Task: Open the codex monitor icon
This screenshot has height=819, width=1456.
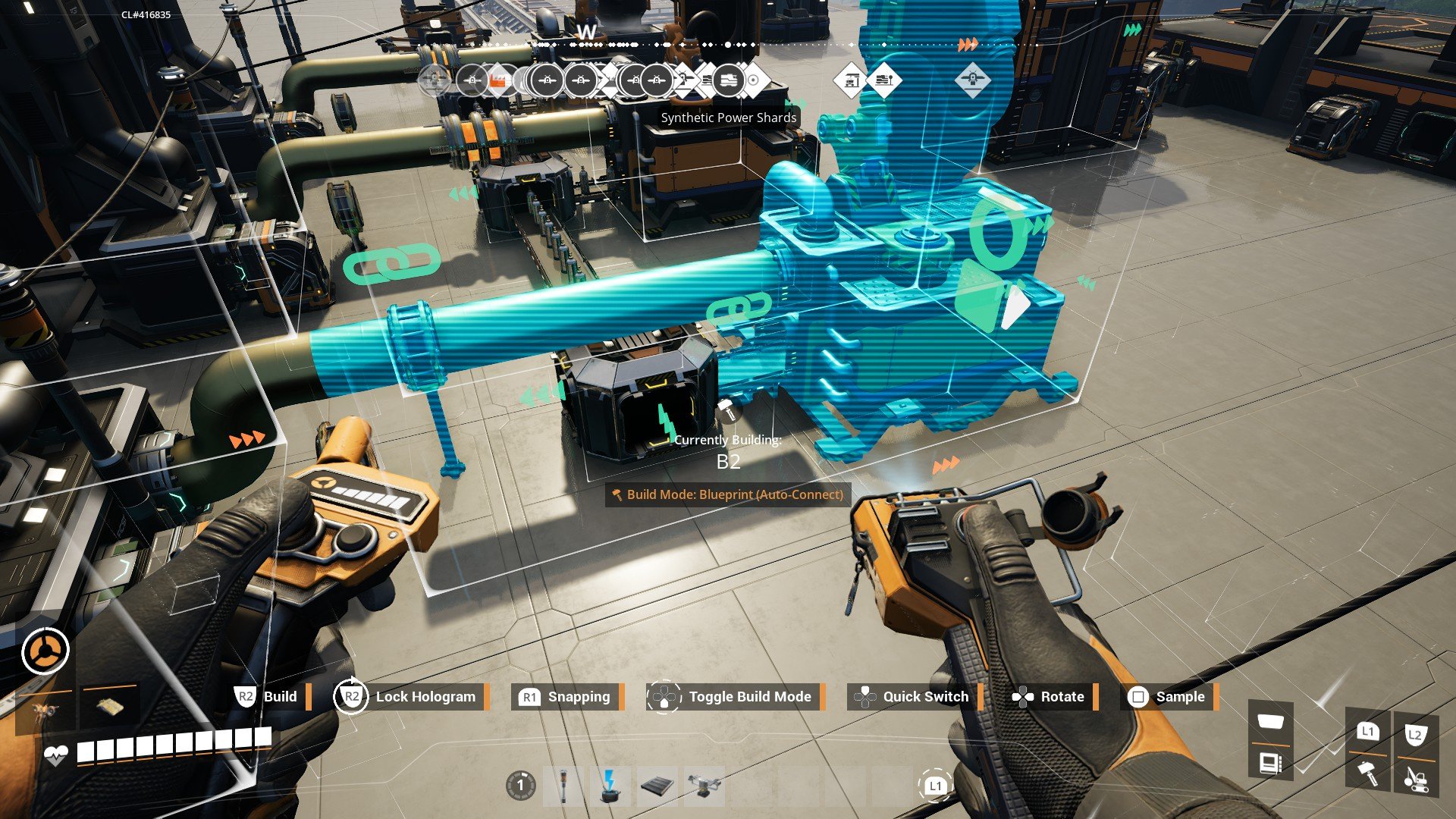Action: point(1270,761)
